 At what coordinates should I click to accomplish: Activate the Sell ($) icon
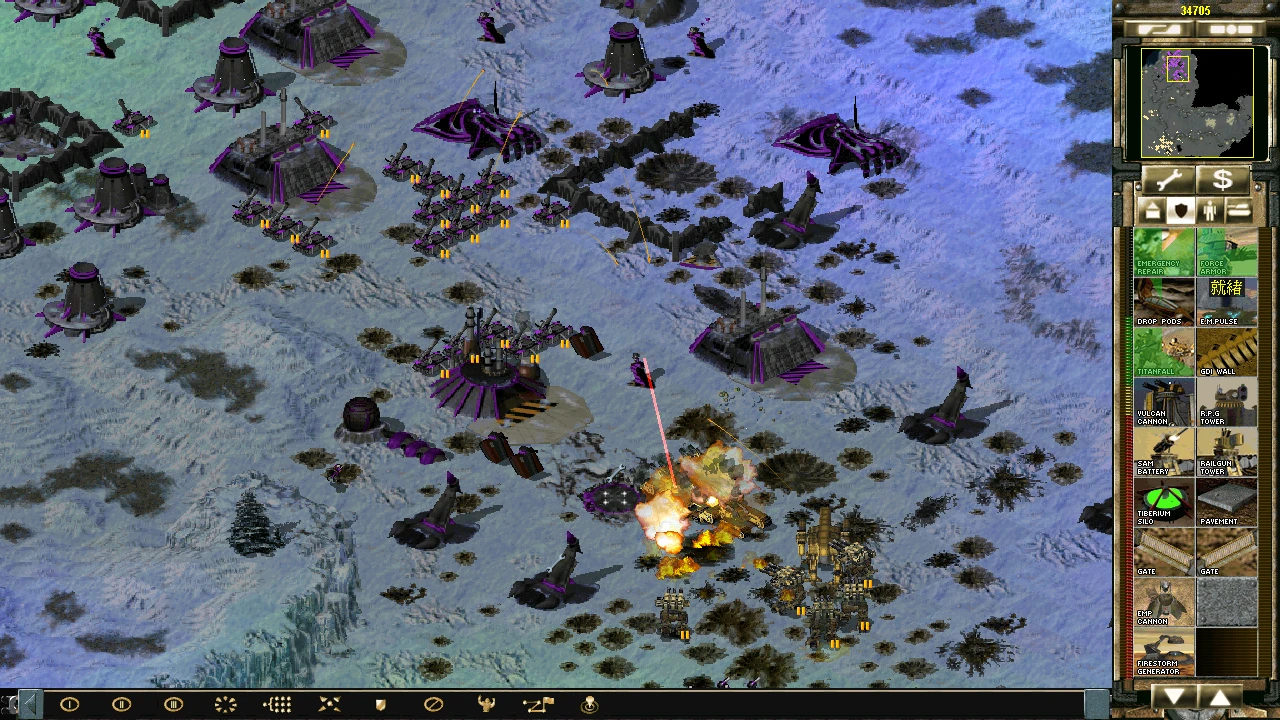[1225, 180]
